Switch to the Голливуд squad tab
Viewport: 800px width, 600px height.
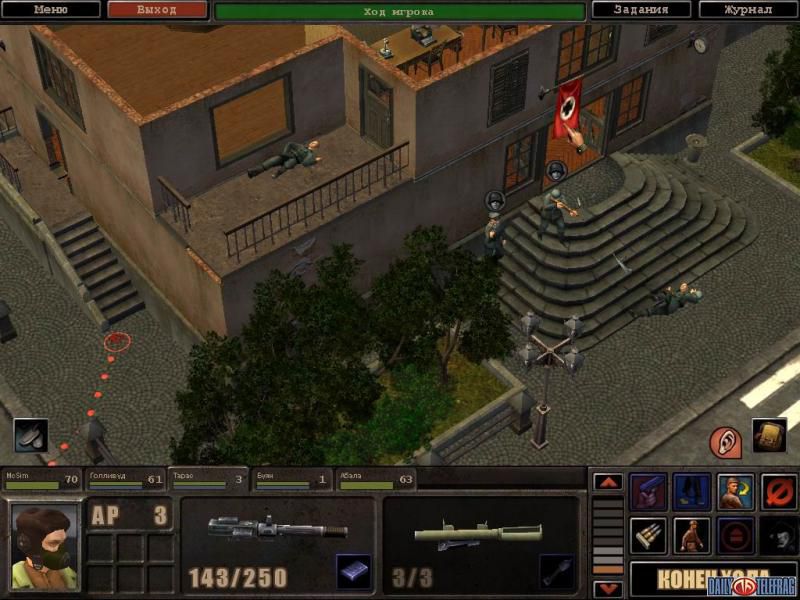[124, 481]
